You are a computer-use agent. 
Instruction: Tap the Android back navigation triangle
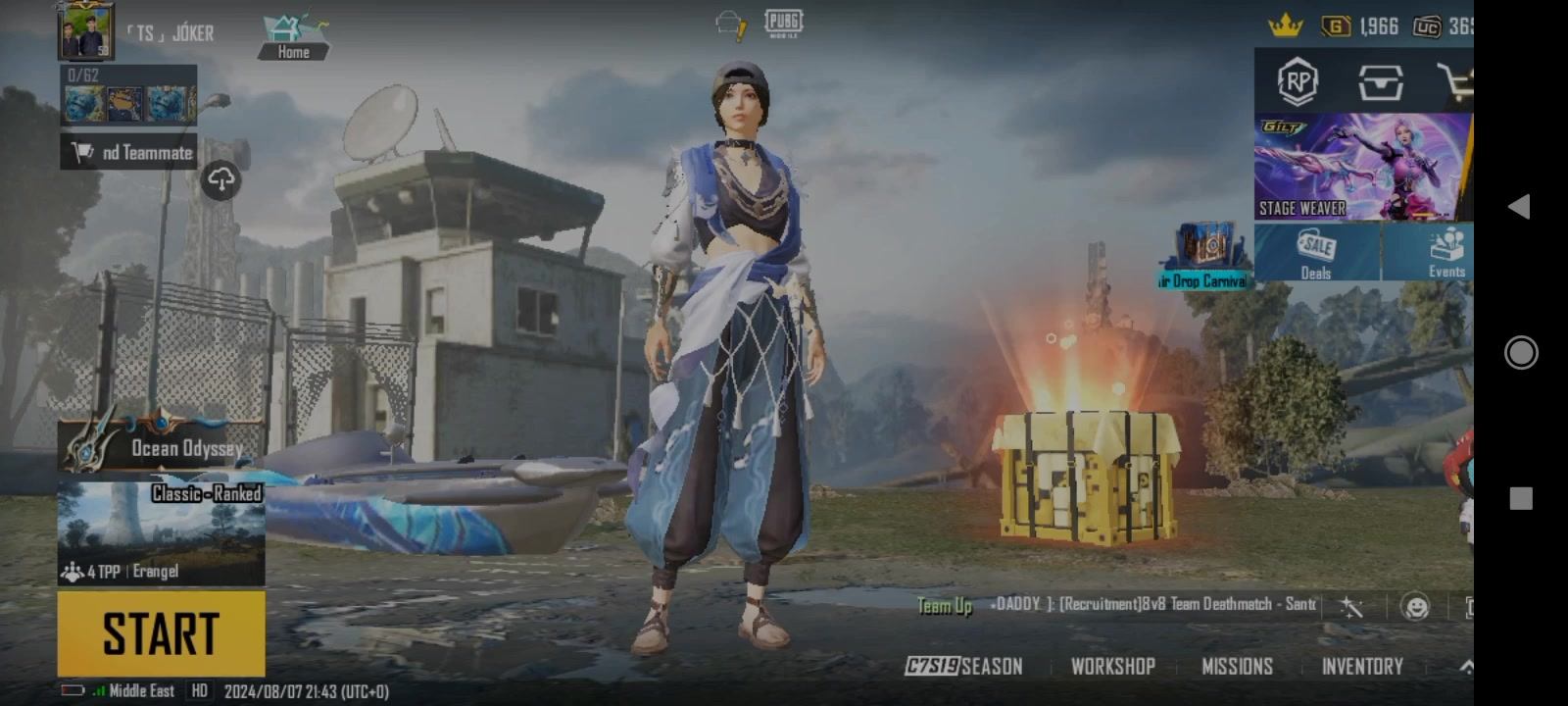pos(1520,206)
